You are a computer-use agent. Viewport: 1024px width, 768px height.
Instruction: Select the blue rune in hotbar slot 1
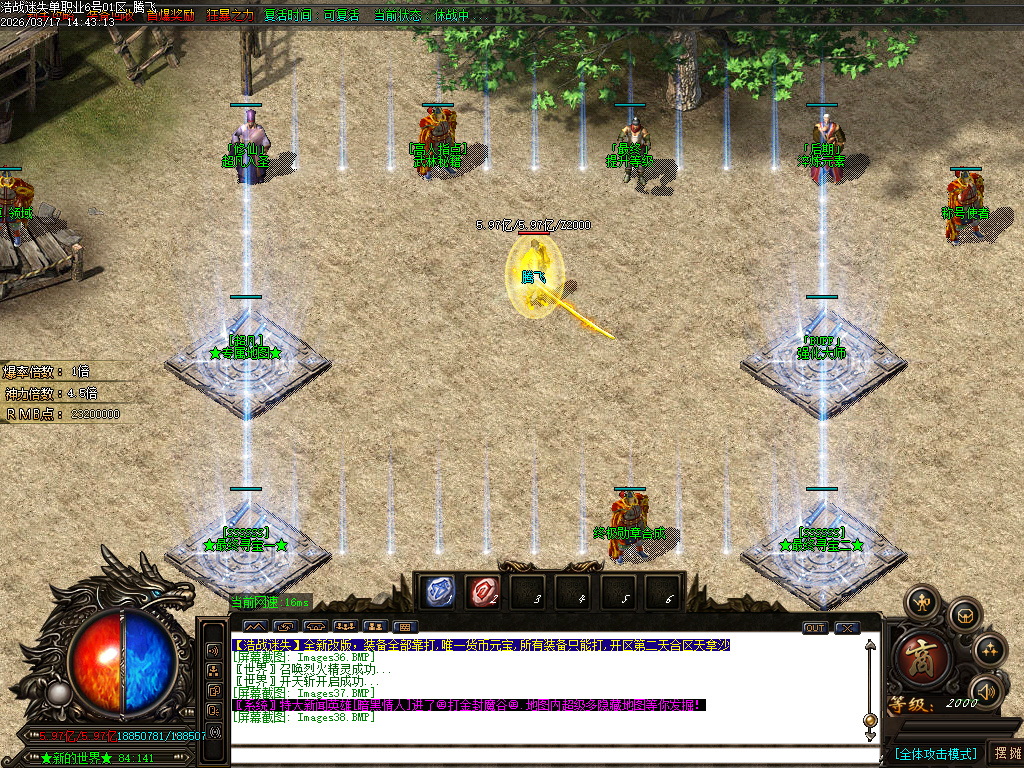tap(437, 591)
